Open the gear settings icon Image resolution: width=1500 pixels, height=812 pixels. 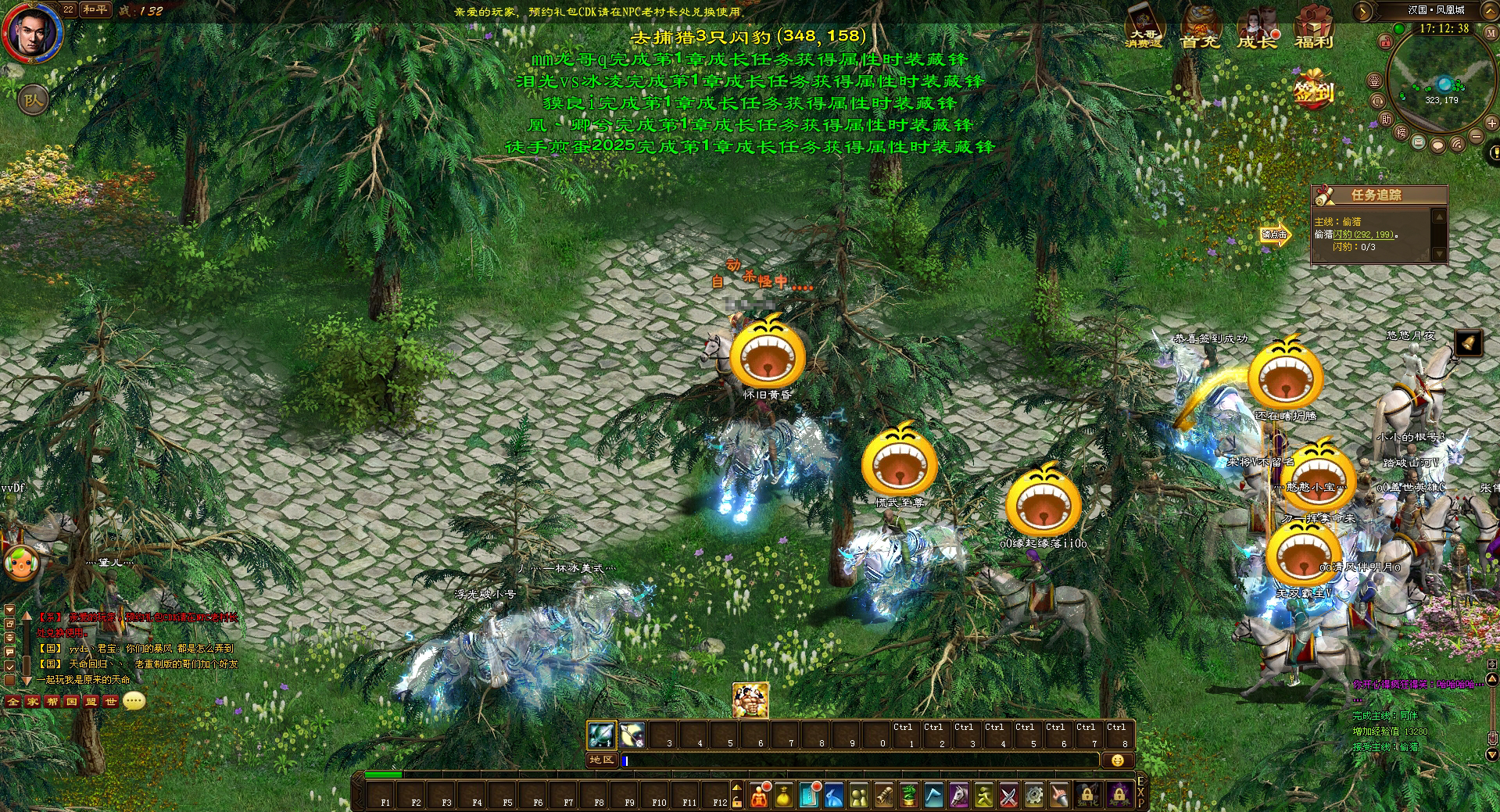[x=1033, y=796]
